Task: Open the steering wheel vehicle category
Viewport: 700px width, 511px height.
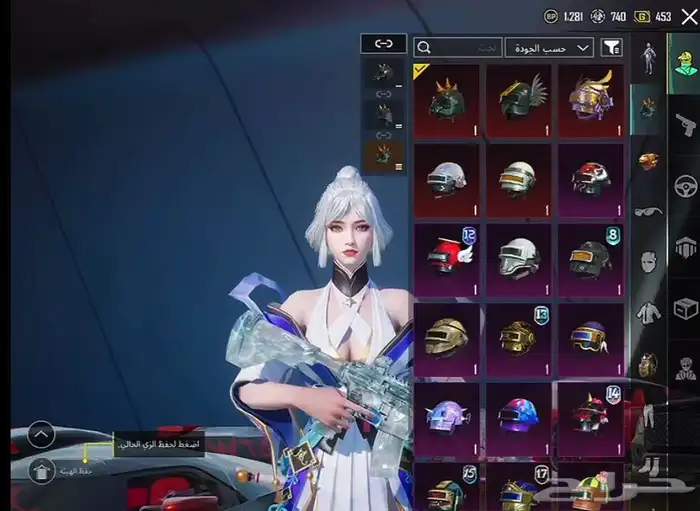Action: [x=684, y=186]
